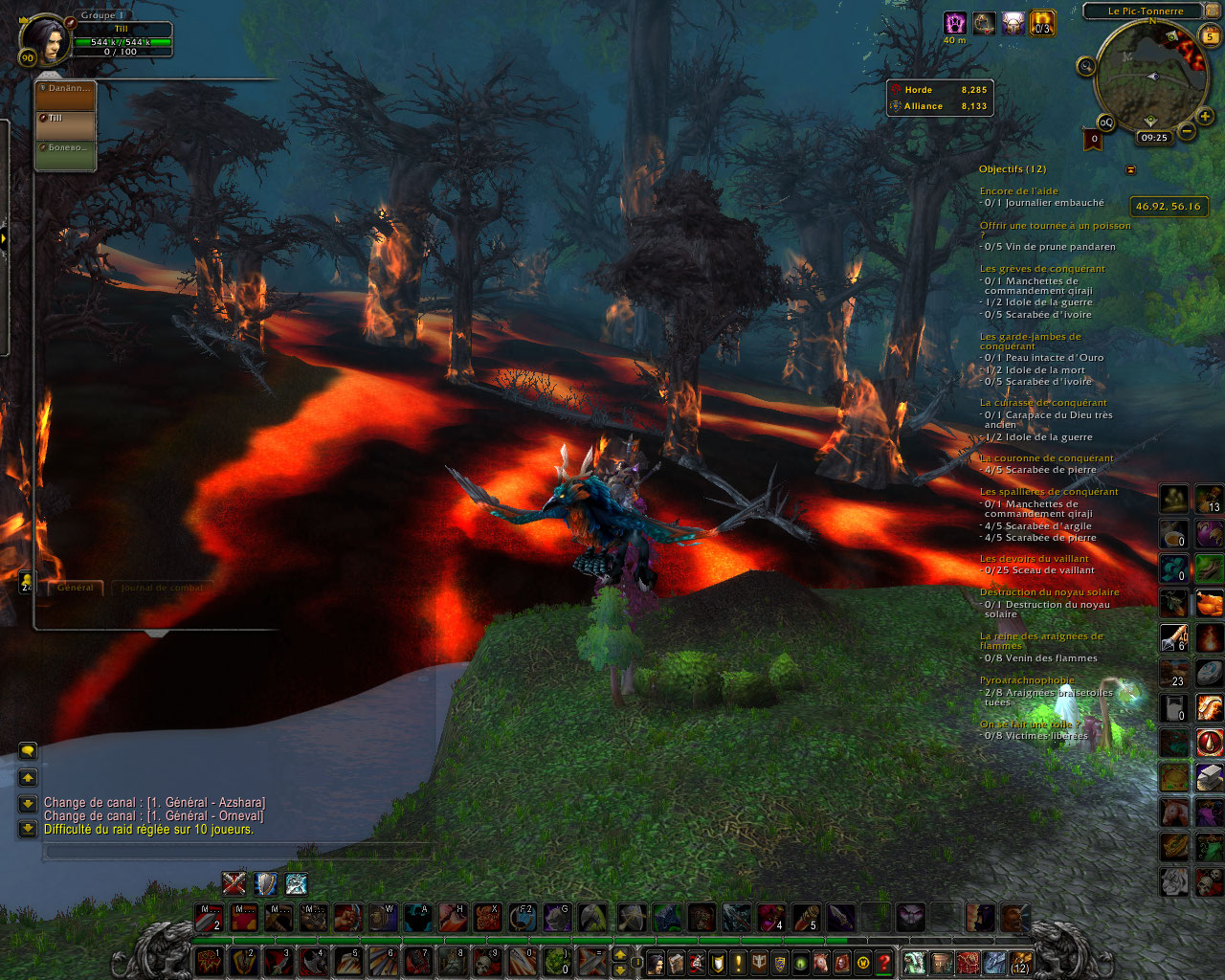1225x980 pixels.
Task: Activate the action bar slot bound to key 1
Action: coord(210,961)
